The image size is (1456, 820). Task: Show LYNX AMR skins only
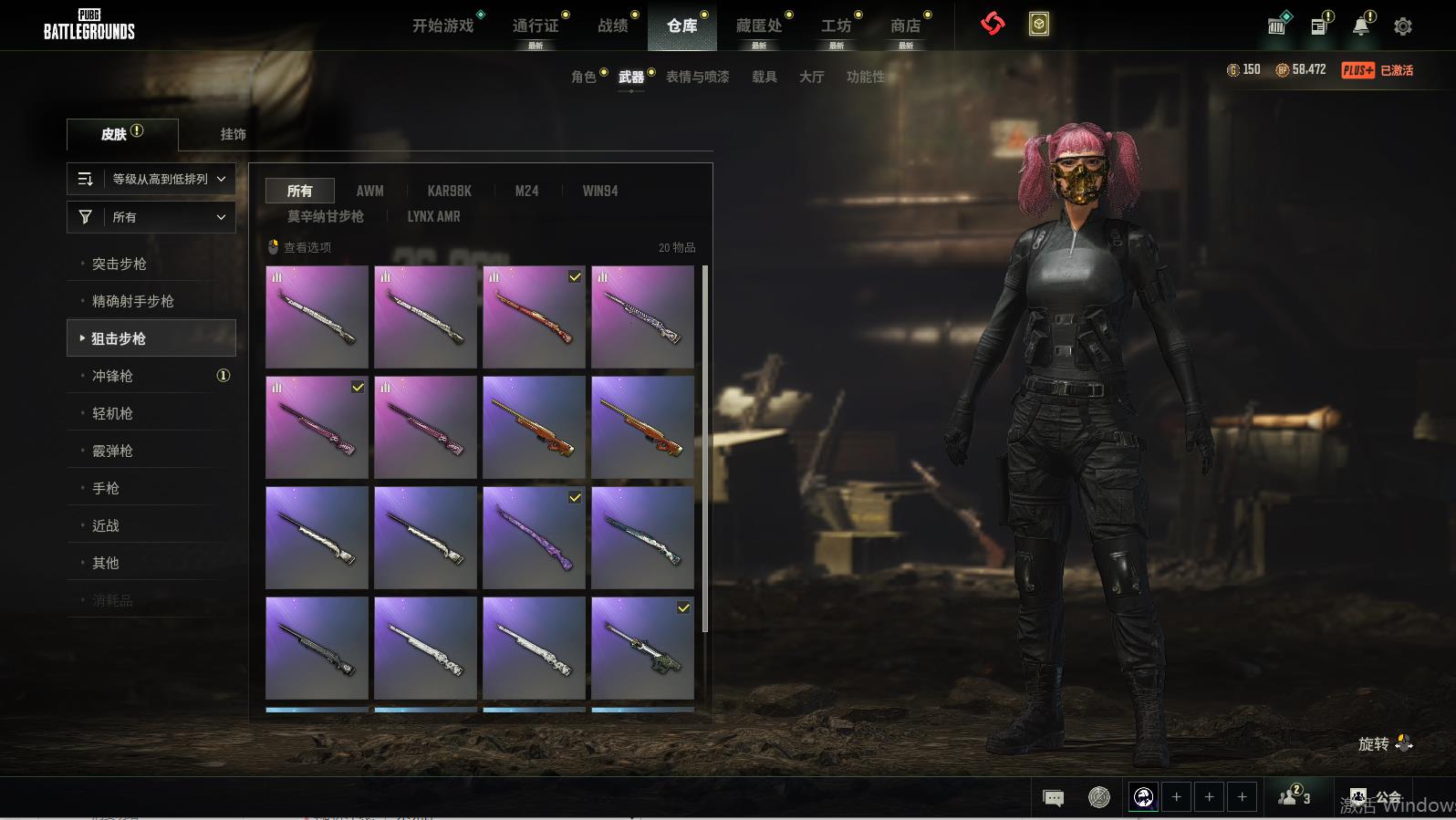coord(433,216)
